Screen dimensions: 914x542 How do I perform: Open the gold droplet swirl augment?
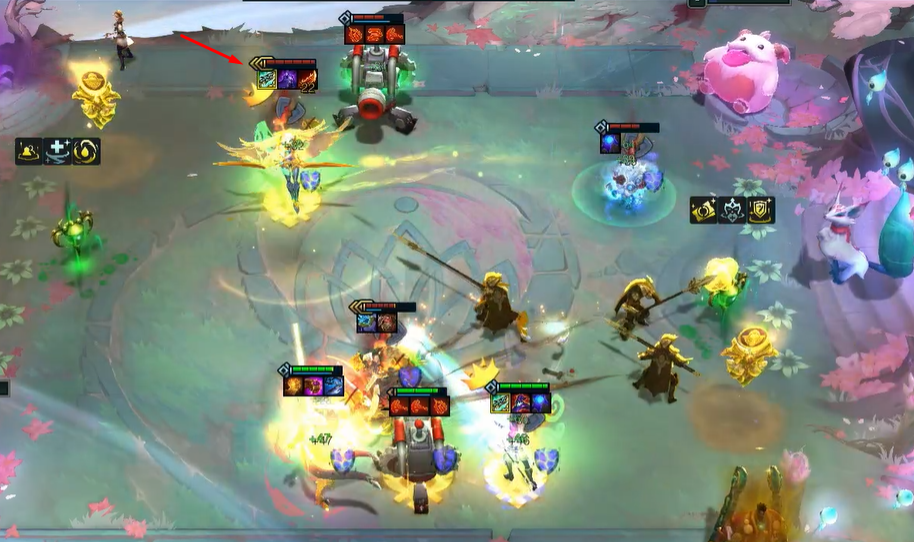coord(86,151)
